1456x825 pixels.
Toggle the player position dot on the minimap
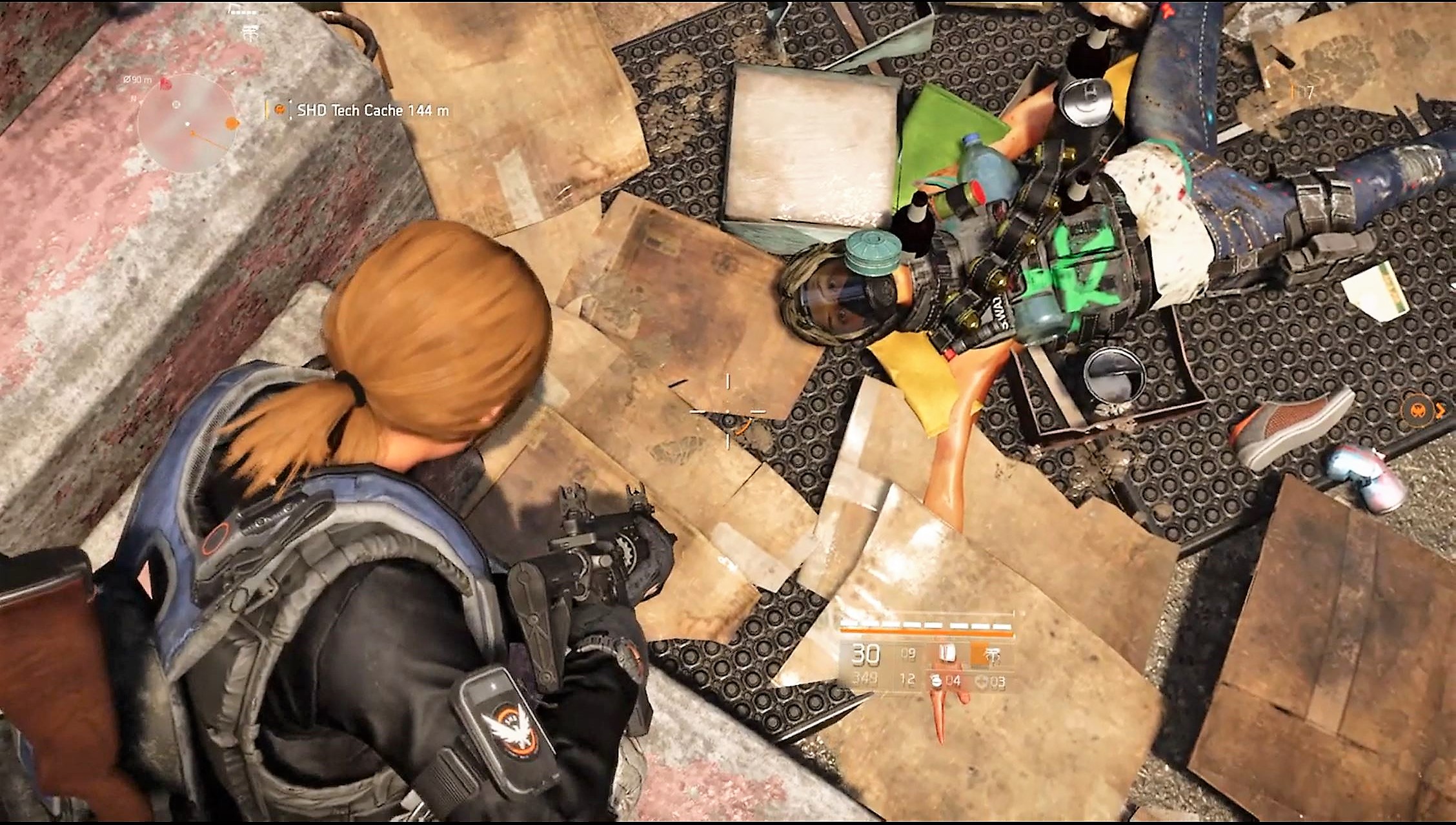click(188, 124)
